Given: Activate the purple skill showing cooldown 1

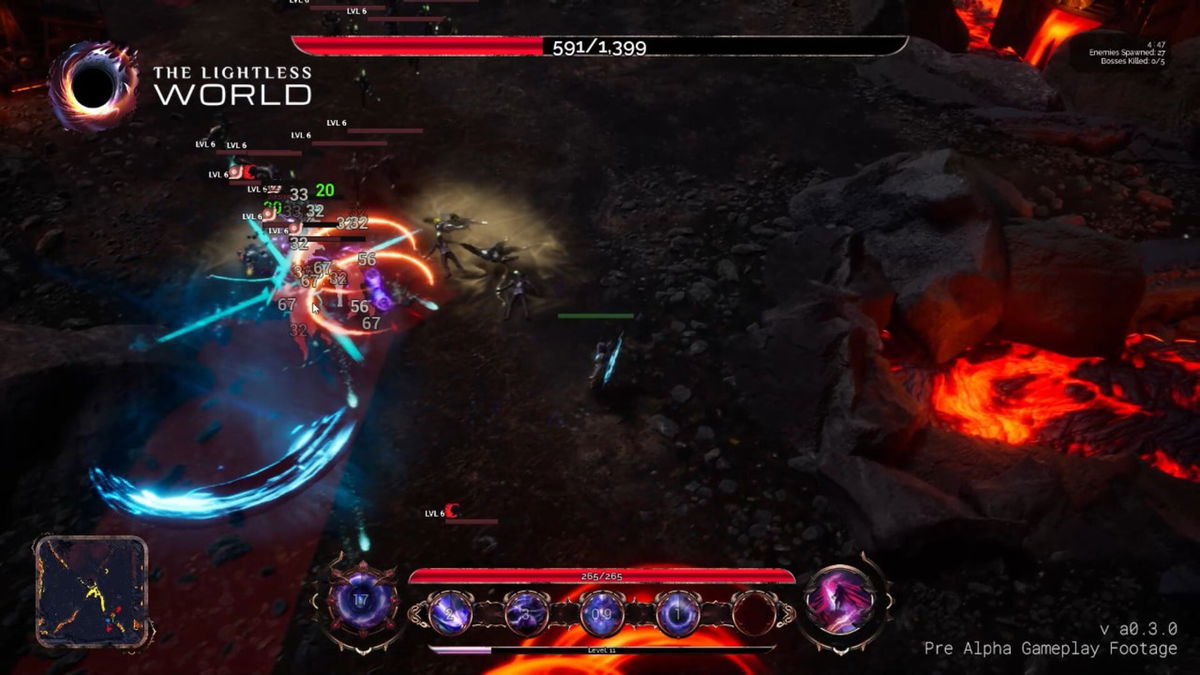Looking at the screenshot, I should 678,613.
